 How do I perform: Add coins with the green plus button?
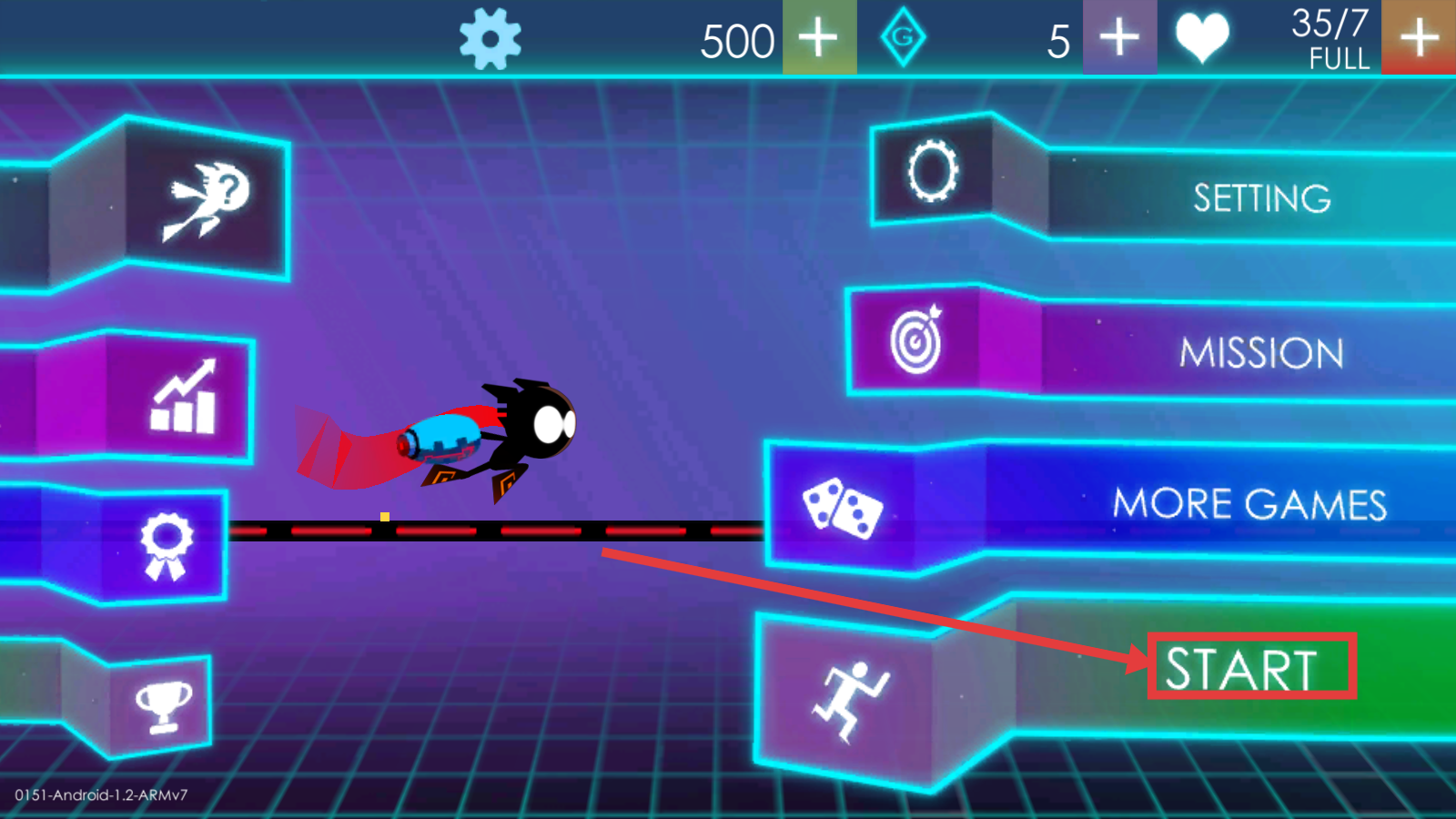[819, 38]
